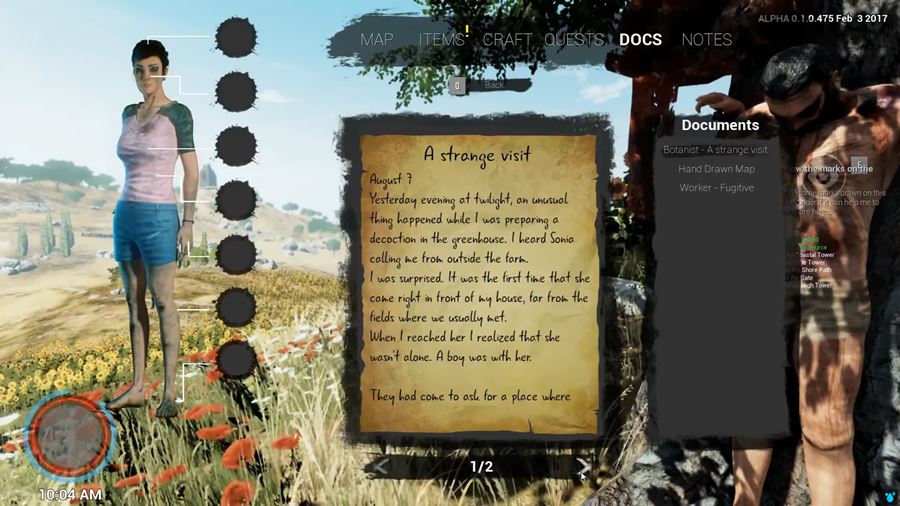Image resolution: width=900 pixels, height=506 pixels.
Task: Click the Back button
Action: click(485, 85)
